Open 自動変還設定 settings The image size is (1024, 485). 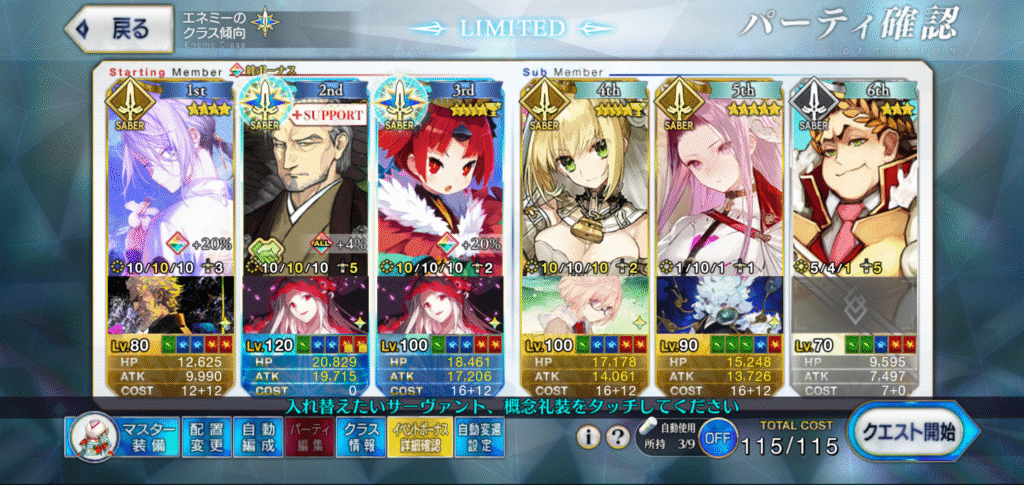click(x=480, y=439)
